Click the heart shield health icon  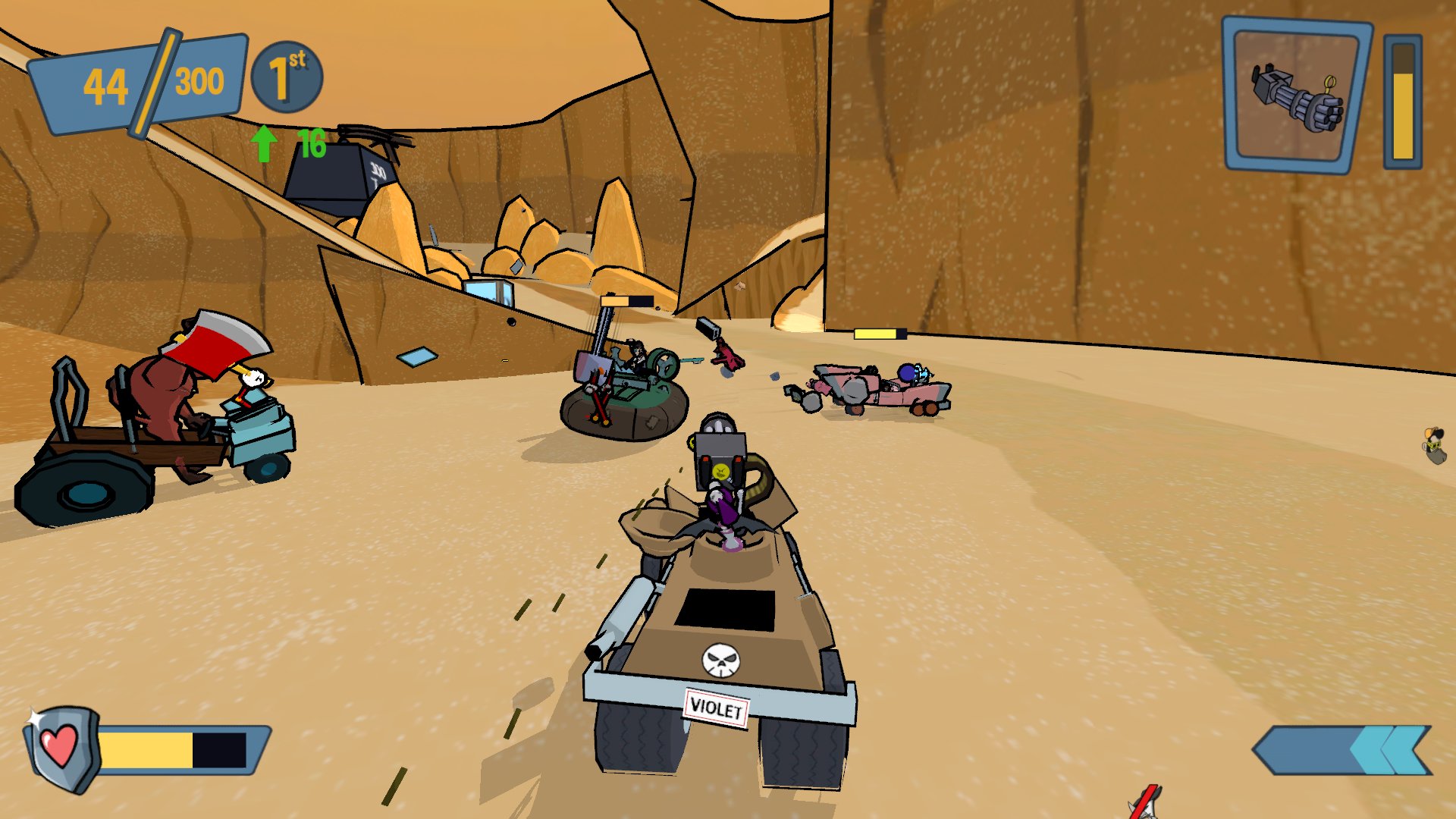(61, 748)
